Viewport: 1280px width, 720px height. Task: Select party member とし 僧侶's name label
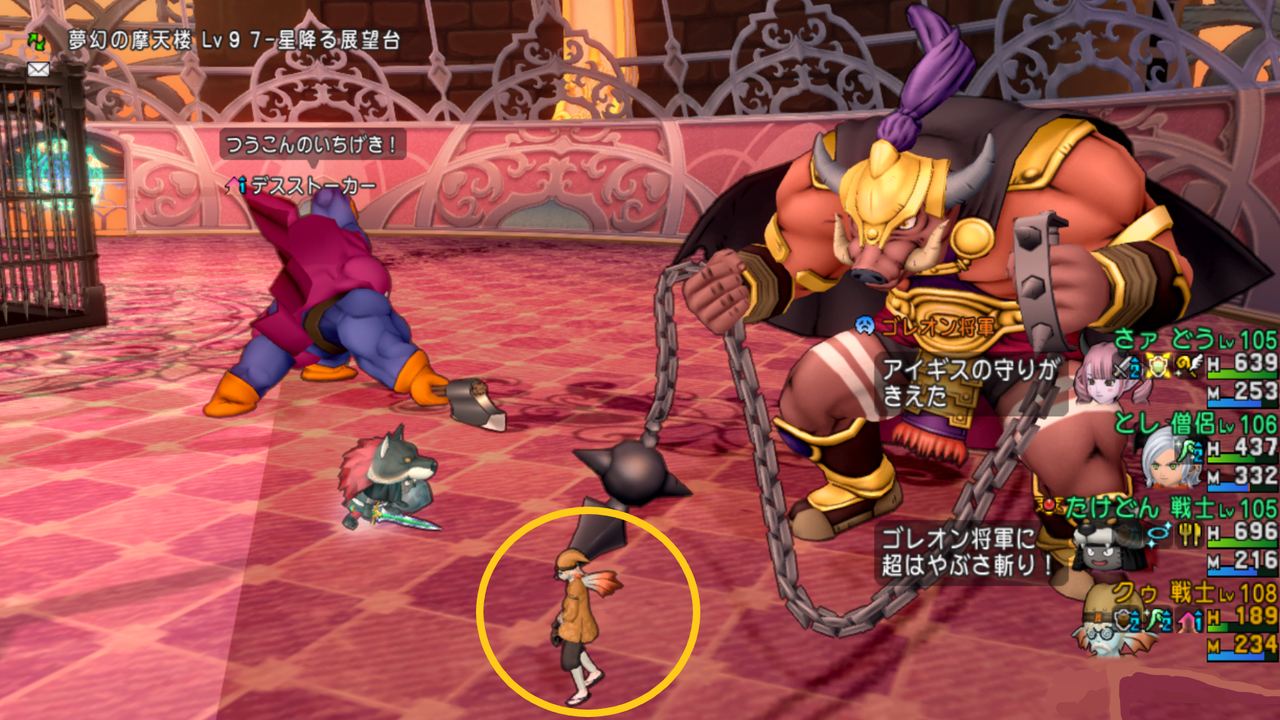coord(1166,422)
